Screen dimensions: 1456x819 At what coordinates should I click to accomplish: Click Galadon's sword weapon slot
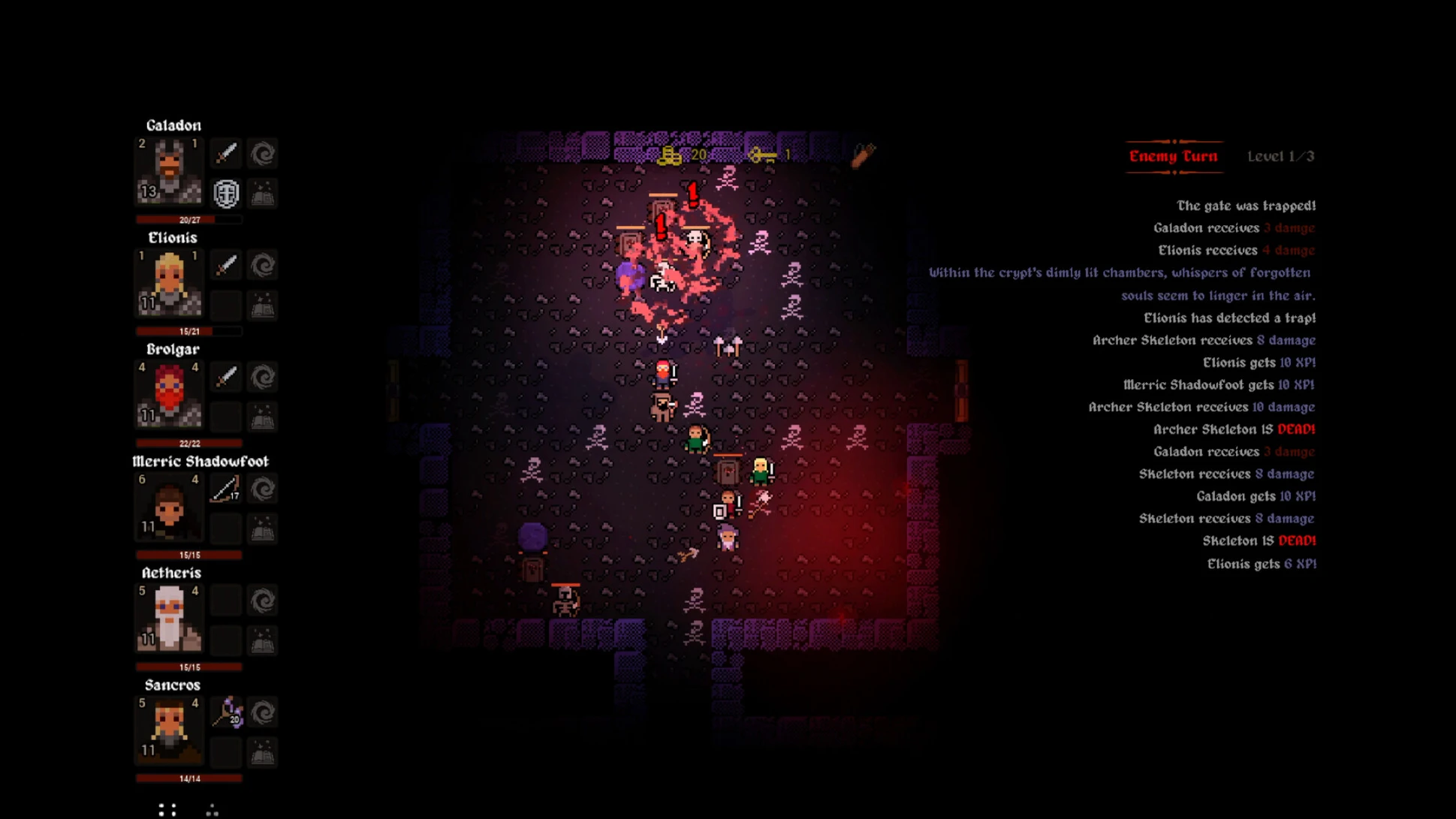coord(226,154)
